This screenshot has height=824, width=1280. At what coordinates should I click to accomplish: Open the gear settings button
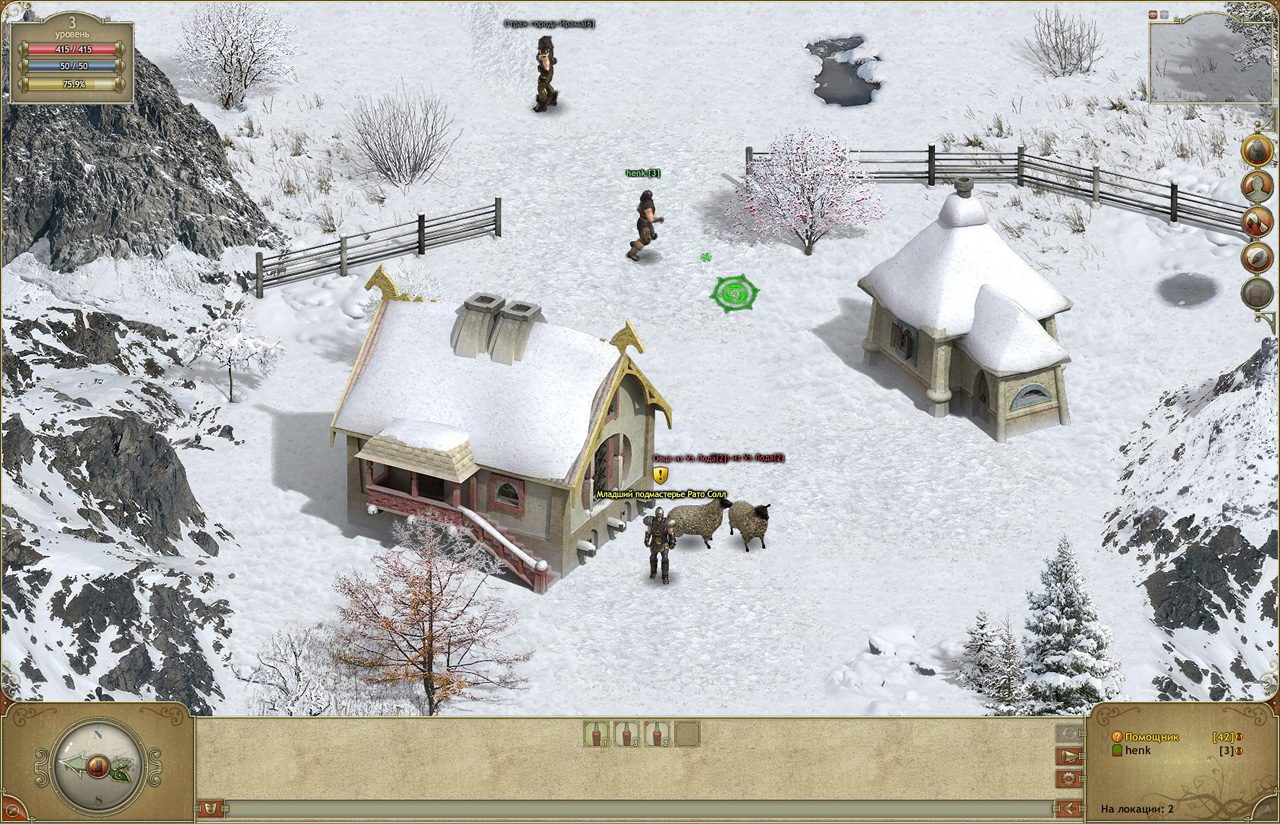click(x=1069, y=778)
